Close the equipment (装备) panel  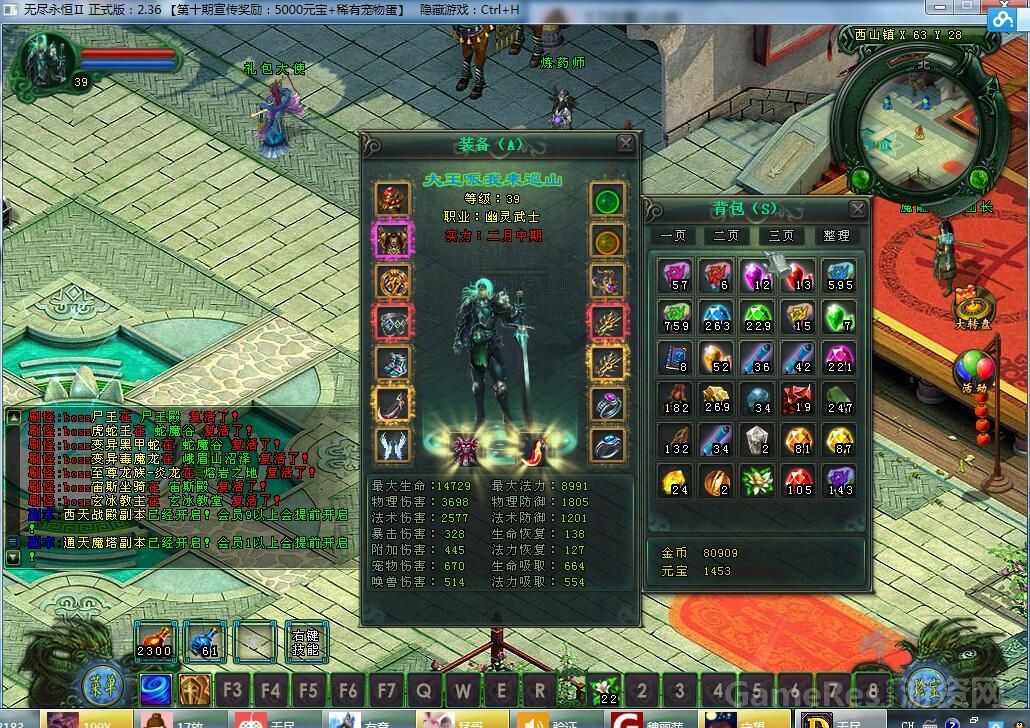[626, 144]
